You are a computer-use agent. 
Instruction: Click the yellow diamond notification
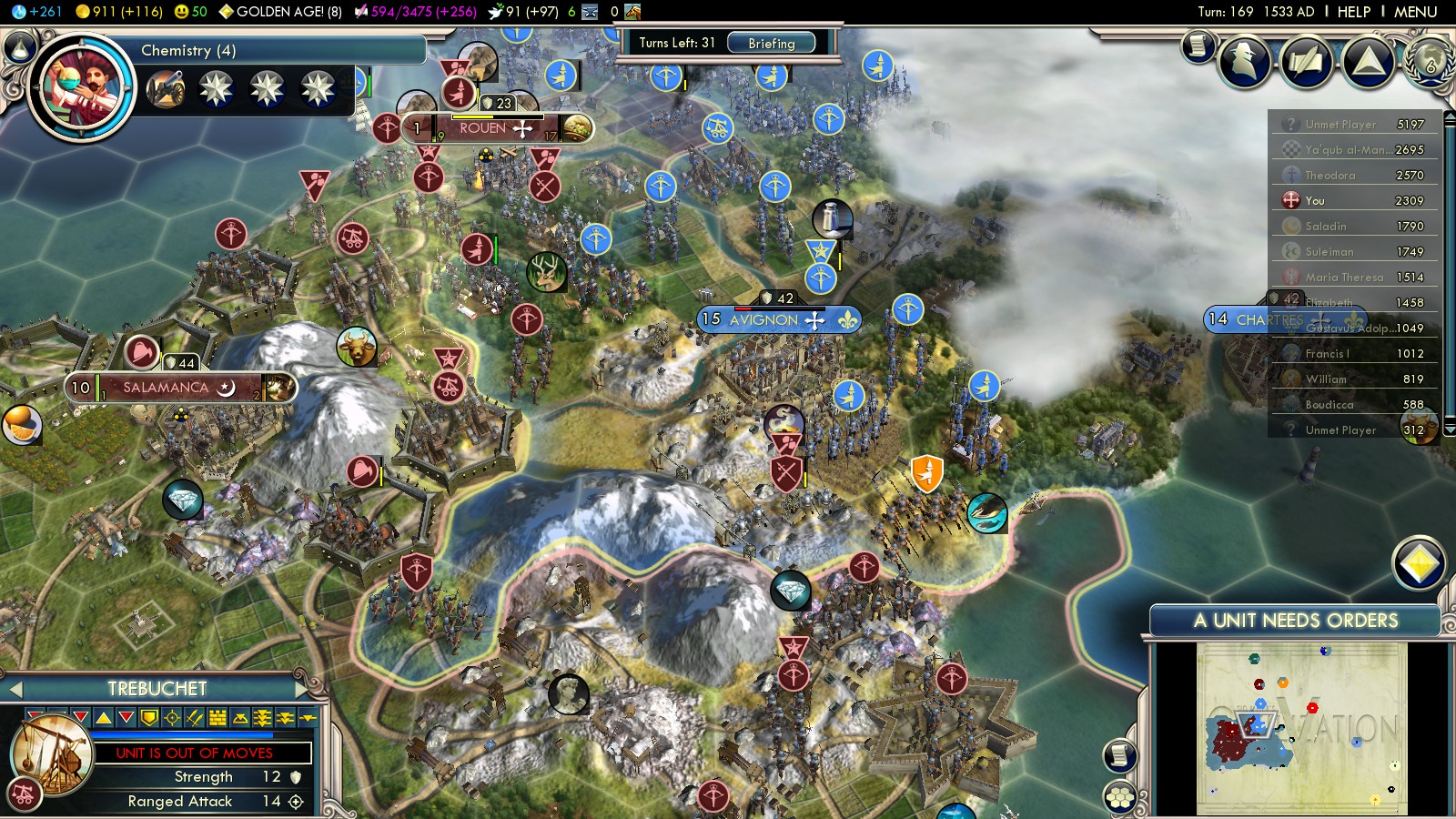click(x=1419, y=563)
